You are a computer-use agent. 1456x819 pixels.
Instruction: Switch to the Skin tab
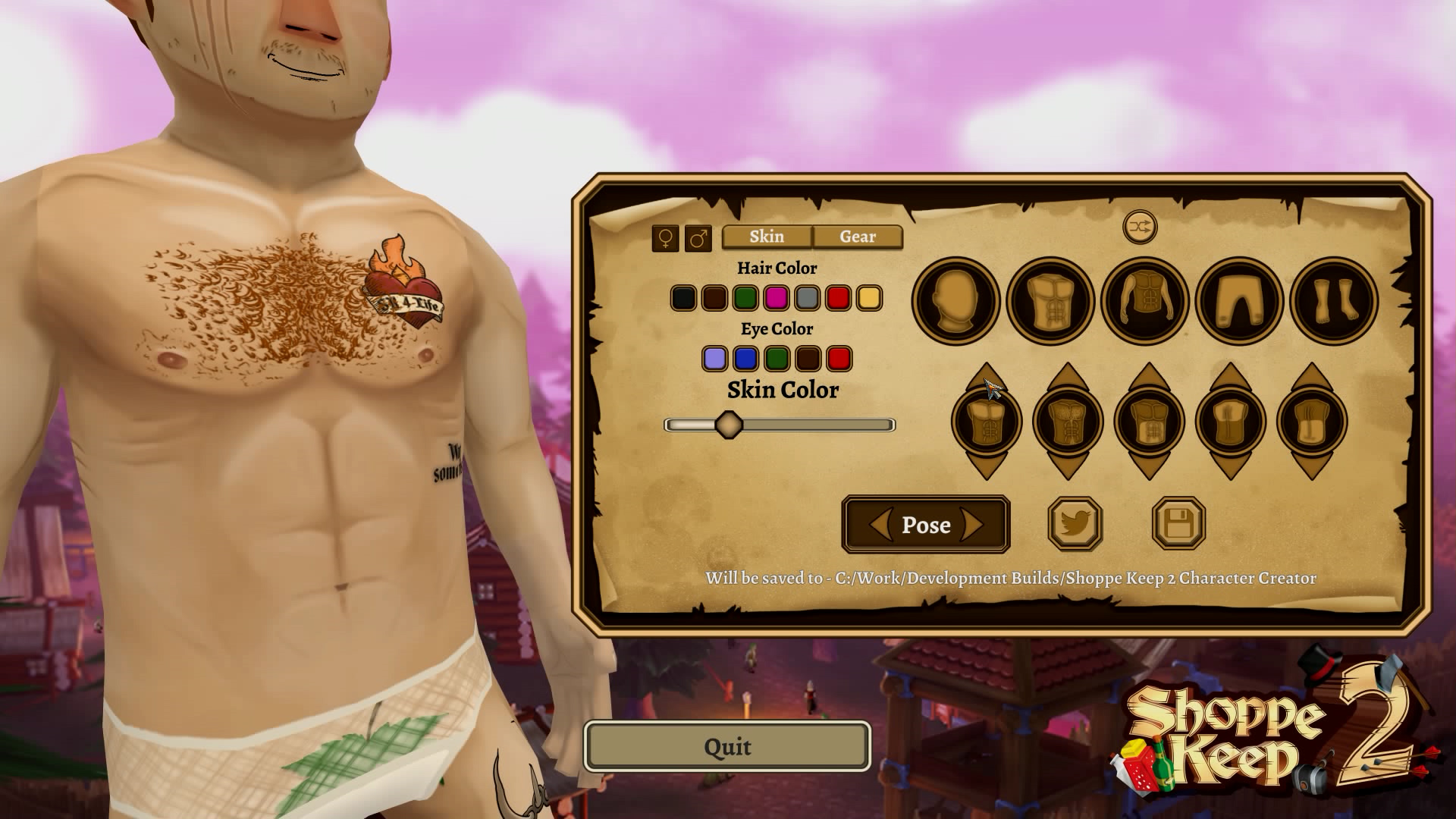point(766,237)
